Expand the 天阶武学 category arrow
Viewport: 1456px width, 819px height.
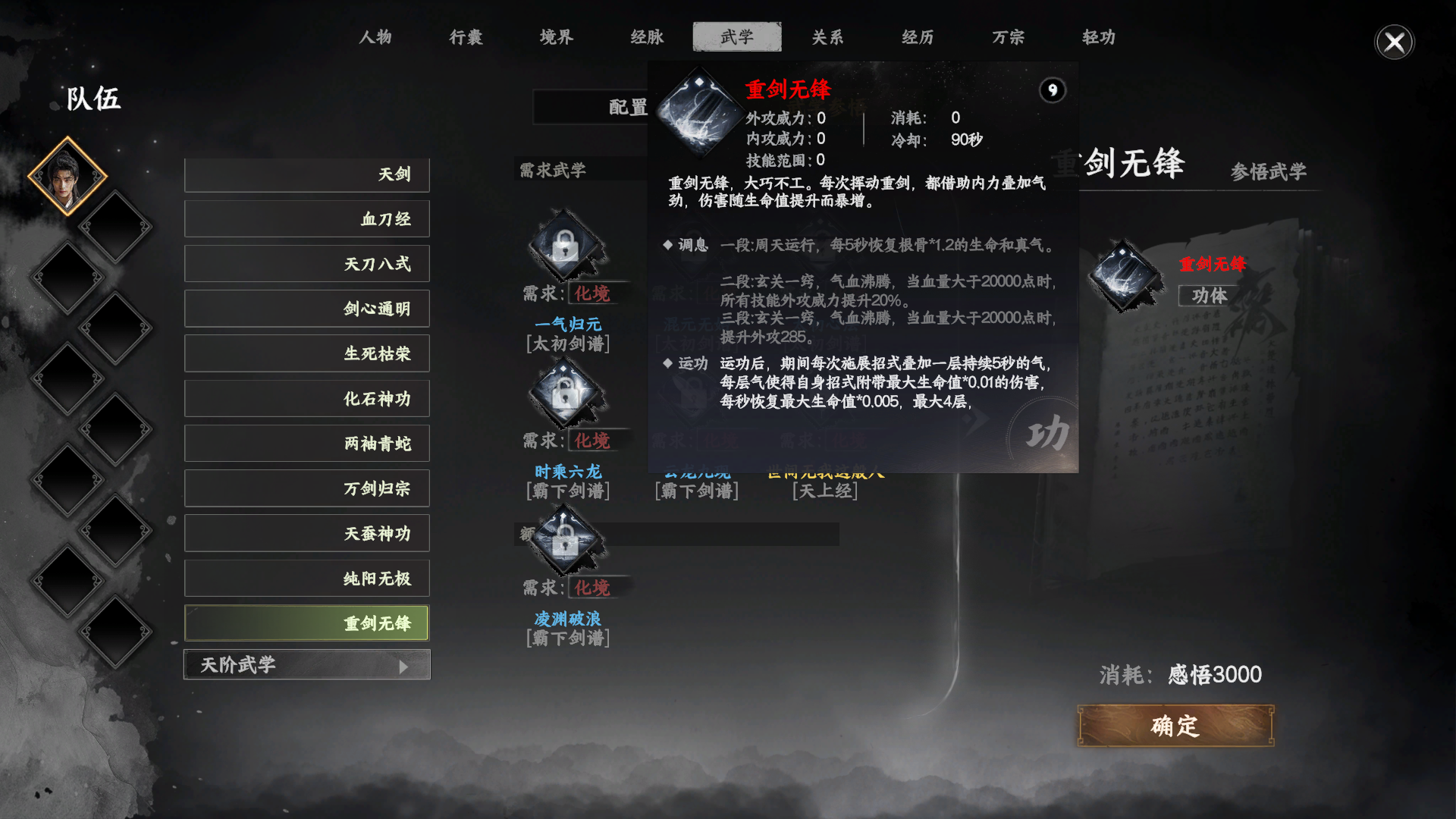point(405,664)
